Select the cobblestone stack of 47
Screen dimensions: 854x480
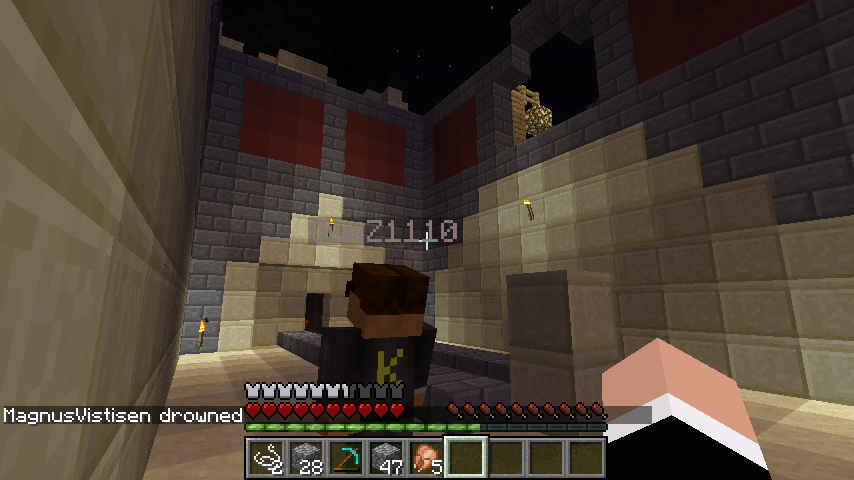tap(386, 458)
